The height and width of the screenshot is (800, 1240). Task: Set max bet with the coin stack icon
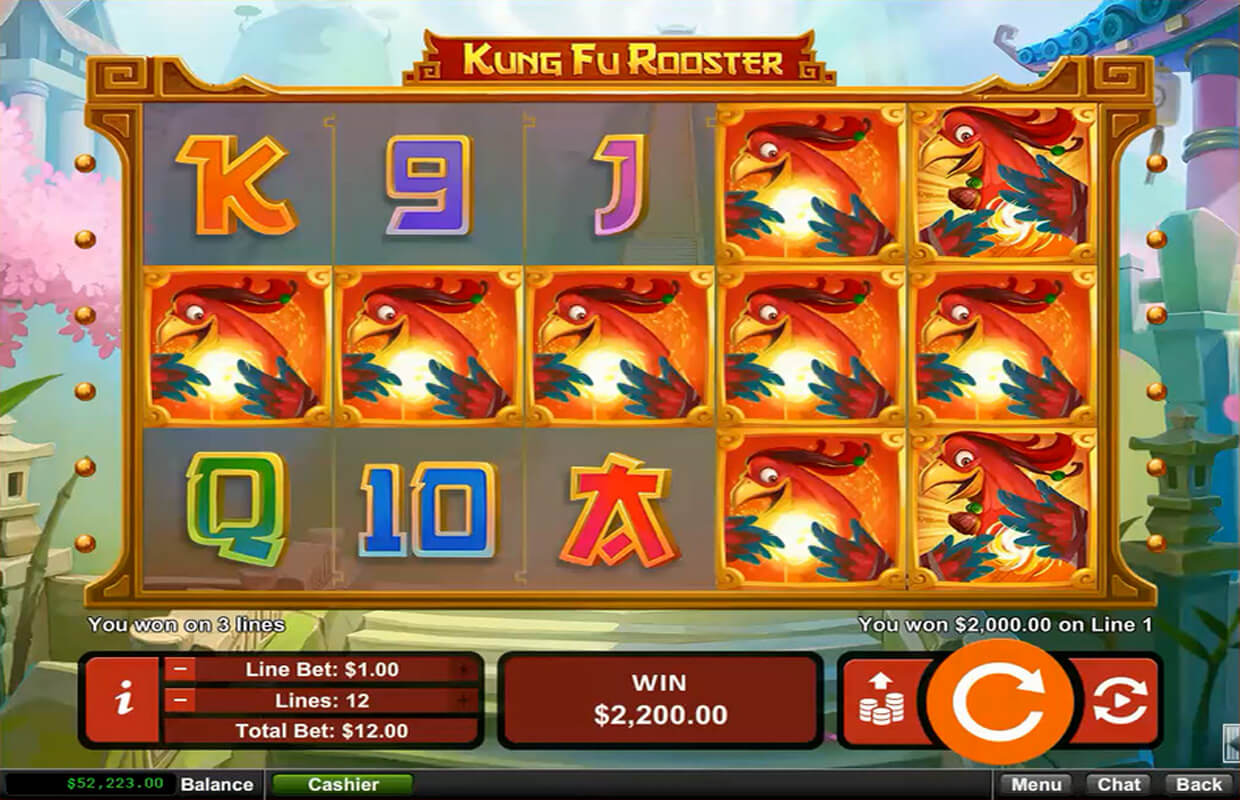[881, 700]
